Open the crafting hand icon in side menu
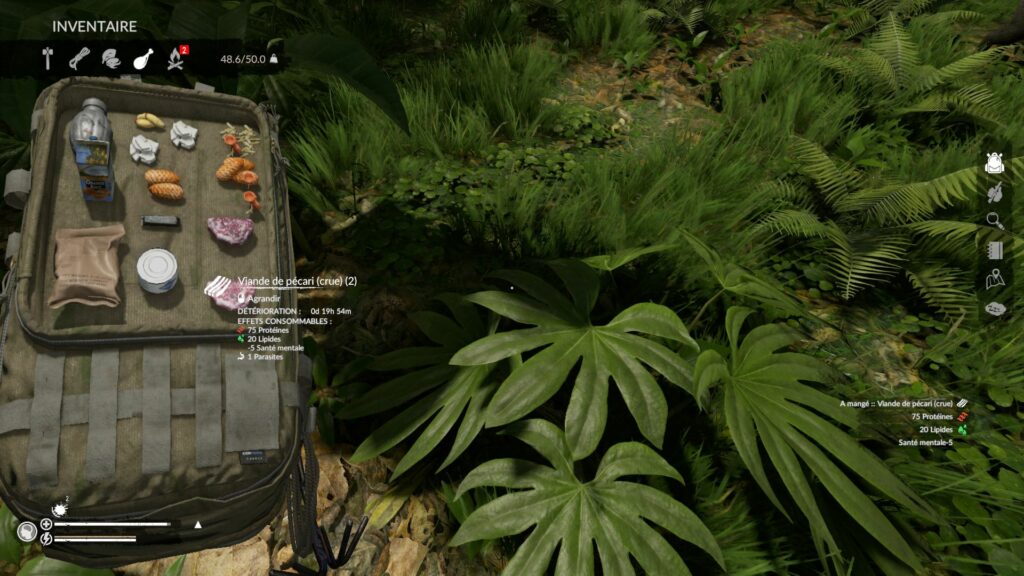This screenshot has width=1024, height=576. (994, 192)
